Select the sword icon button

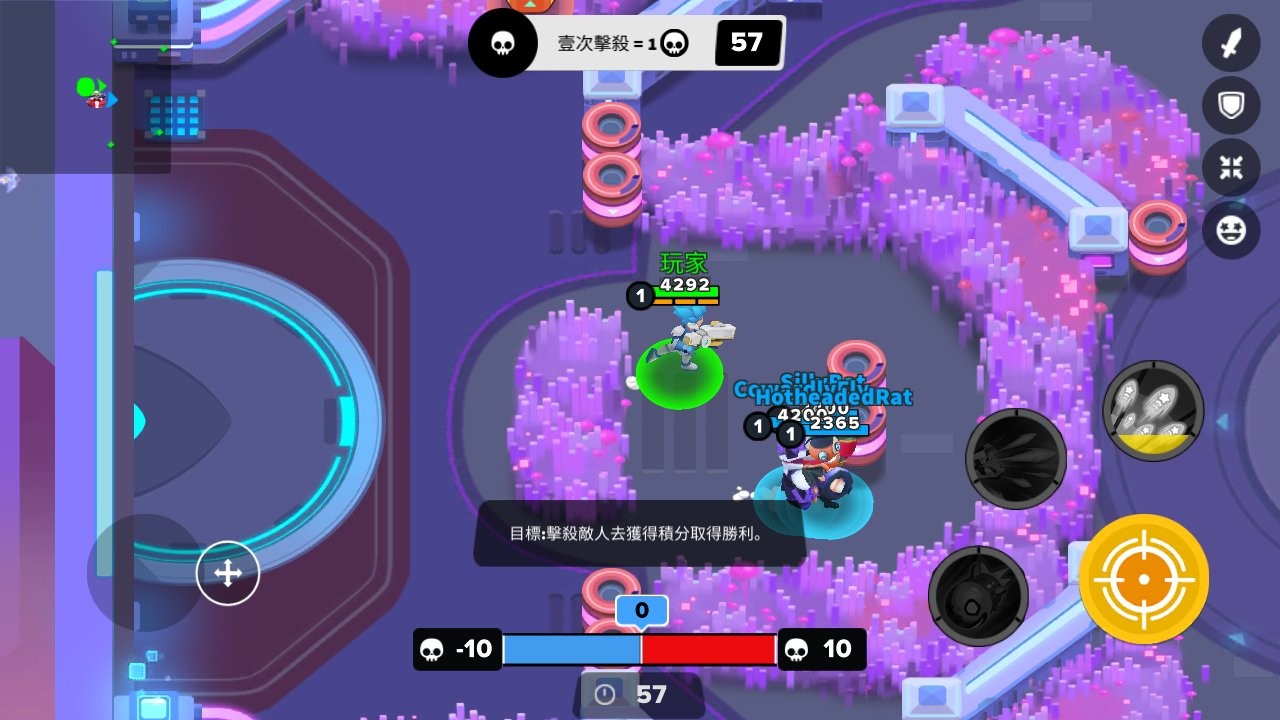[x=1231, y=44]
